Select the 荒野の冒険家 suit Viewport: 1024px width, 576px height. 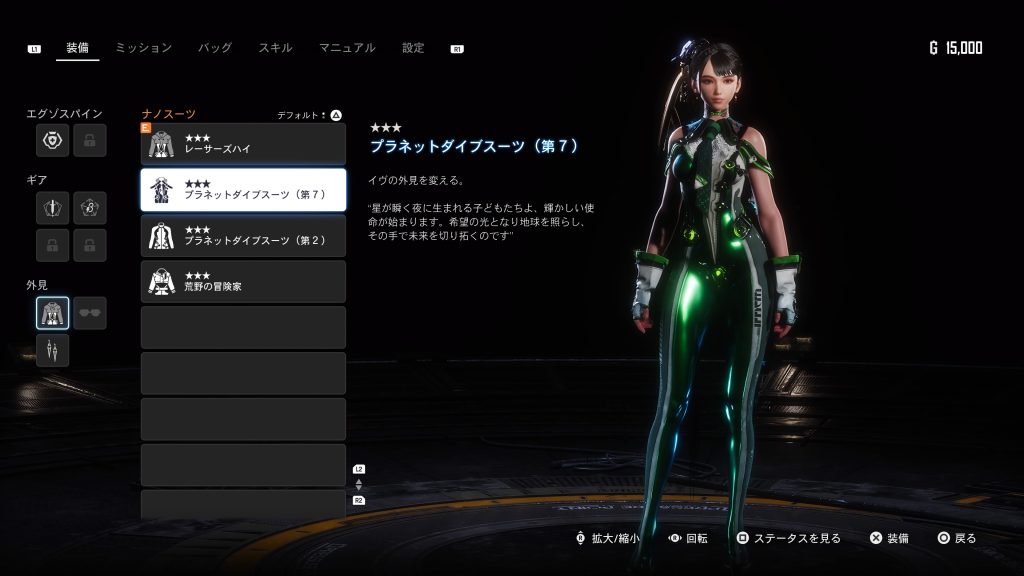click(243, 282)
